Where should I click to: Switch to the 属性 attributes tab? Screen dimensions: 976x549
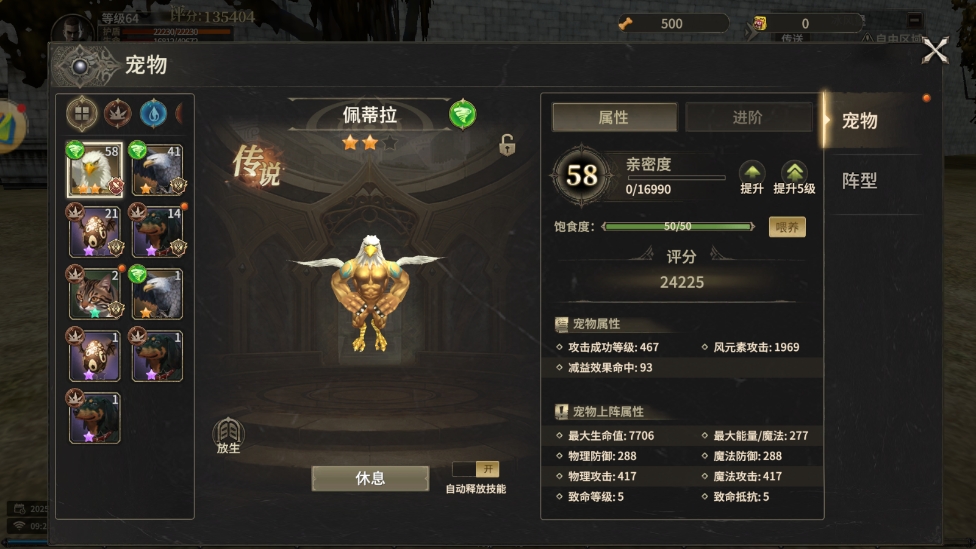pyautogui.click(x=614, y=117)
